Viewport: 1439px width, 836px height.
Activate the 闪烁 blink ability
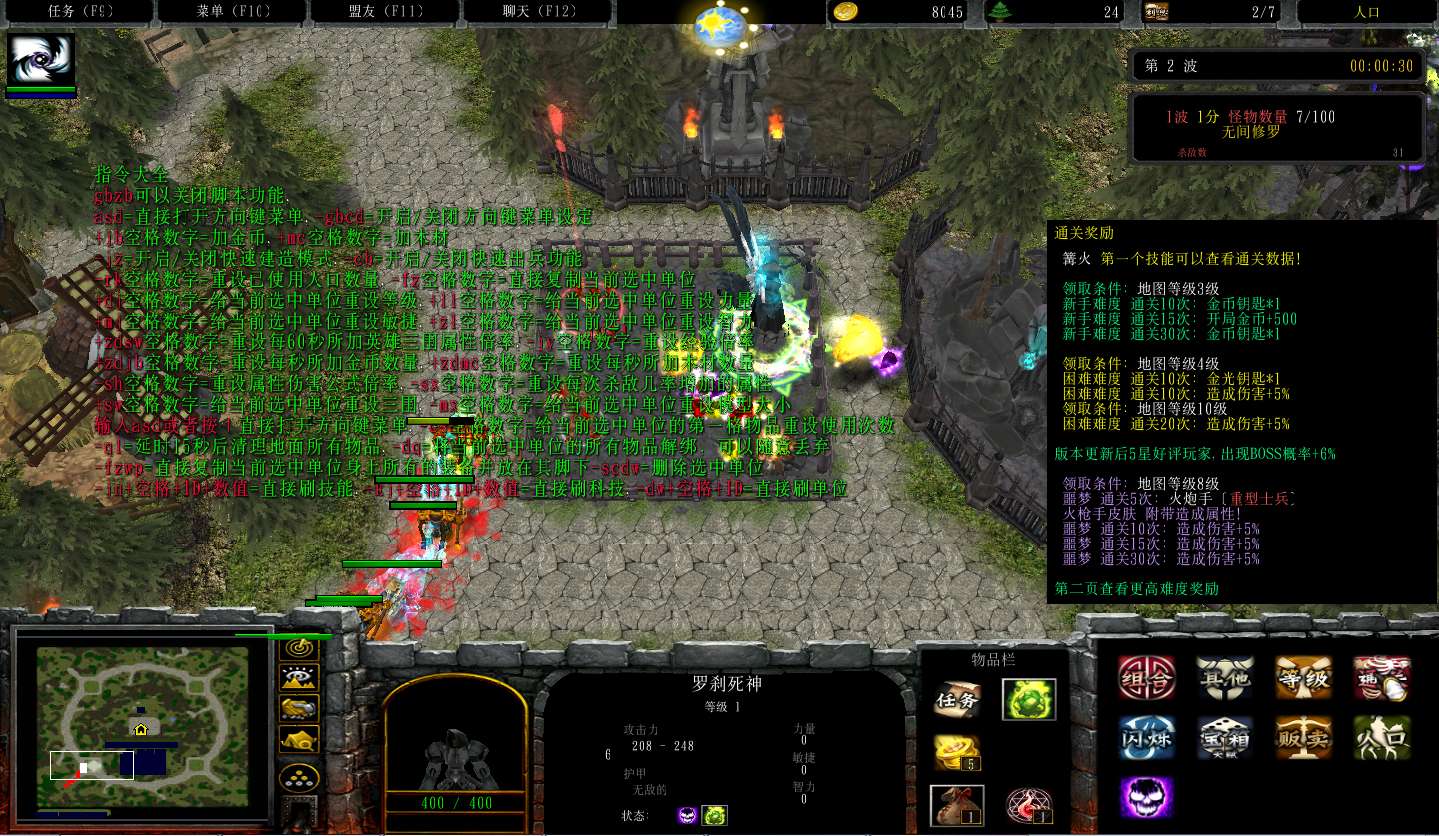pyautogui.click(x=1146, y=738)
